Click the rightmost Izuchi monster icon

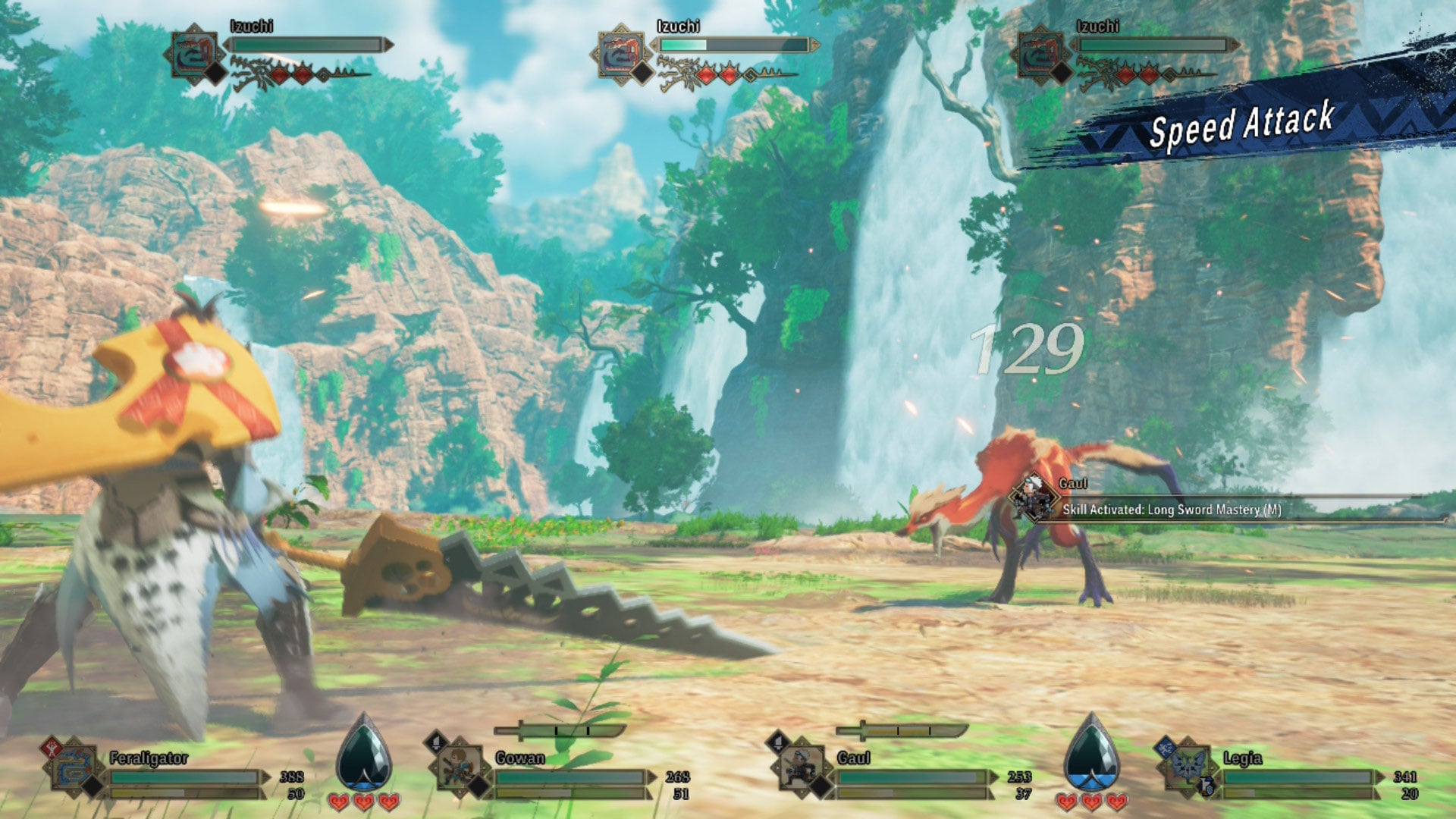[1039, 54]
